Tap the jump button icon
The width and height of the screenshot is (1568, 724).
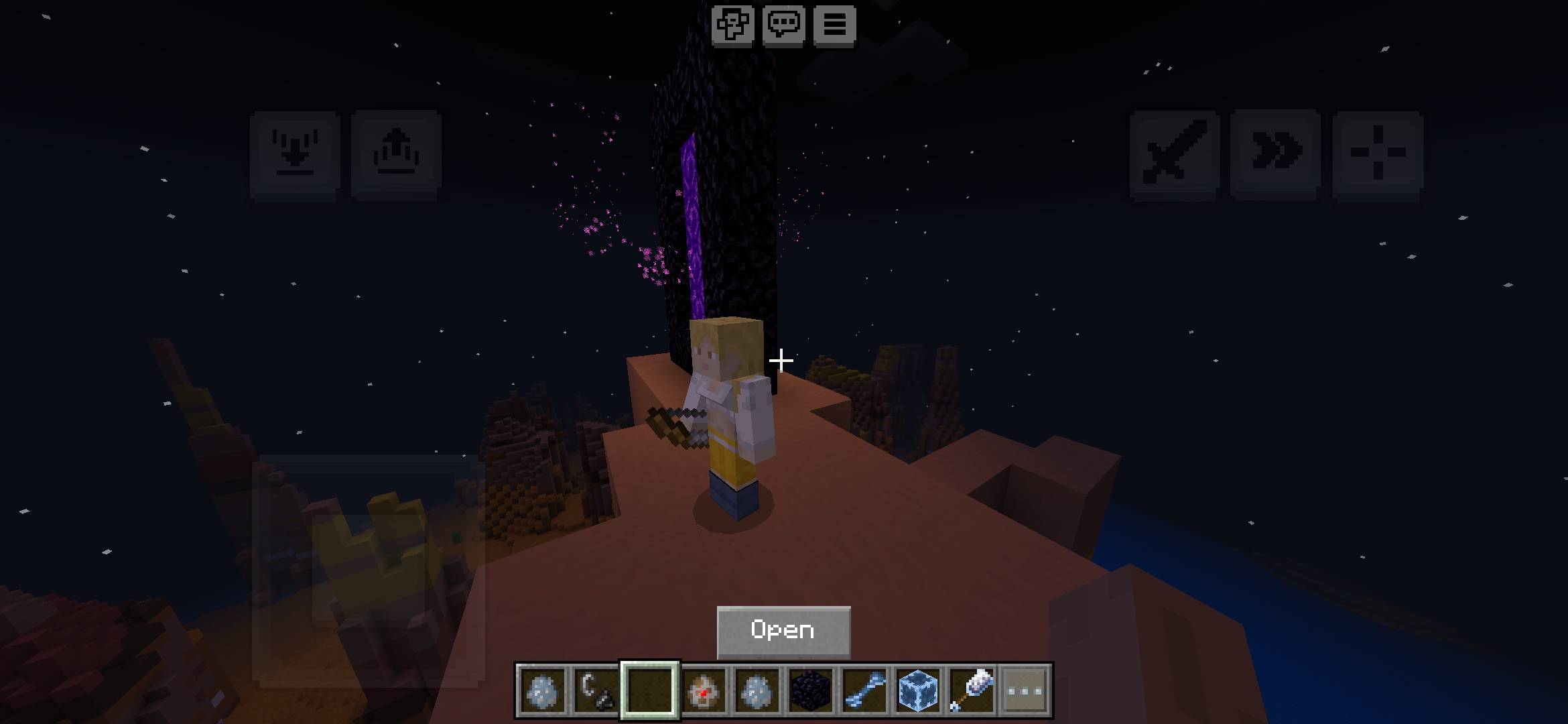pos(397,152)
